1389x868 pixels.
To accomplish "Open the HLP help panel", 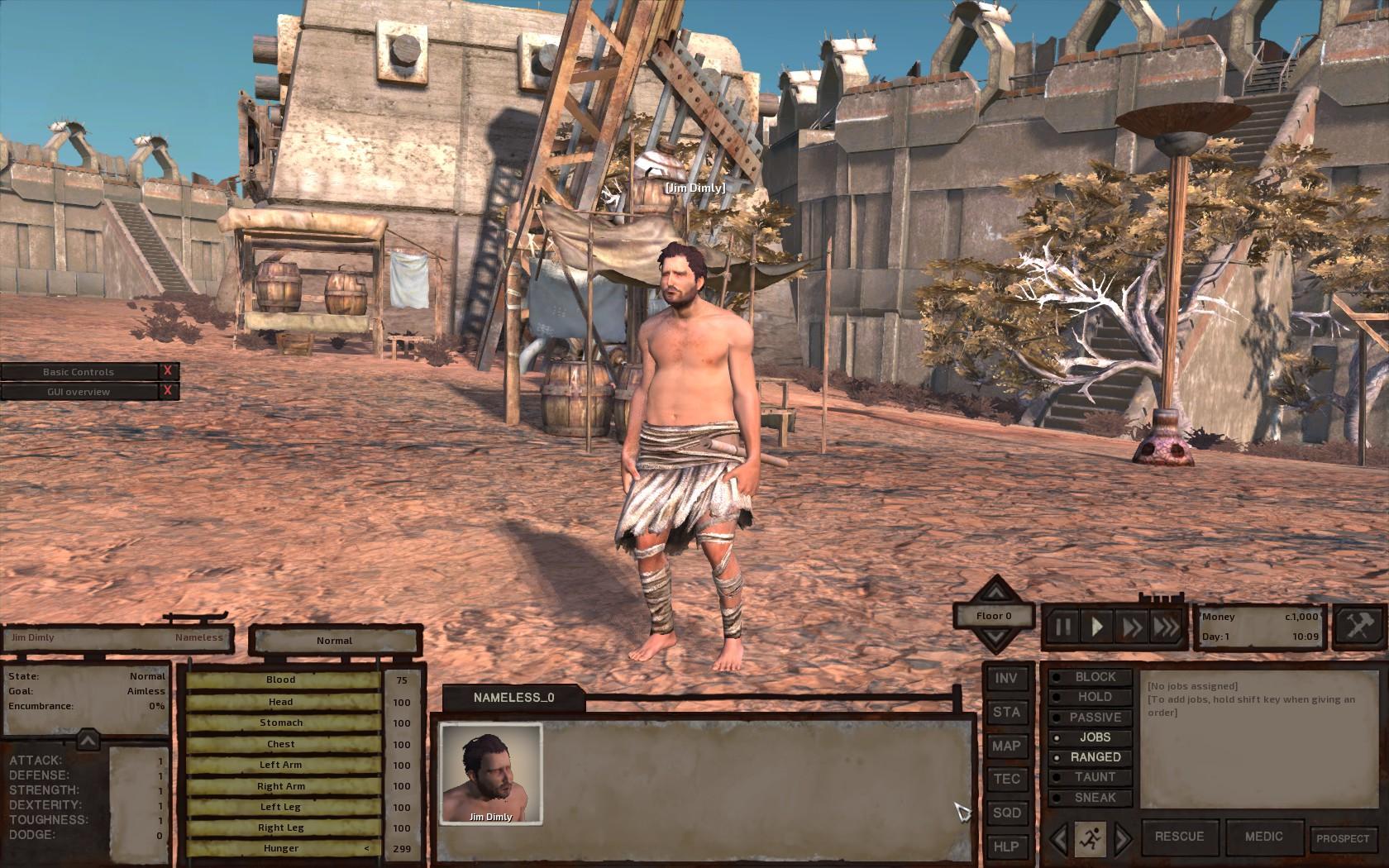I will (1006, 847).
